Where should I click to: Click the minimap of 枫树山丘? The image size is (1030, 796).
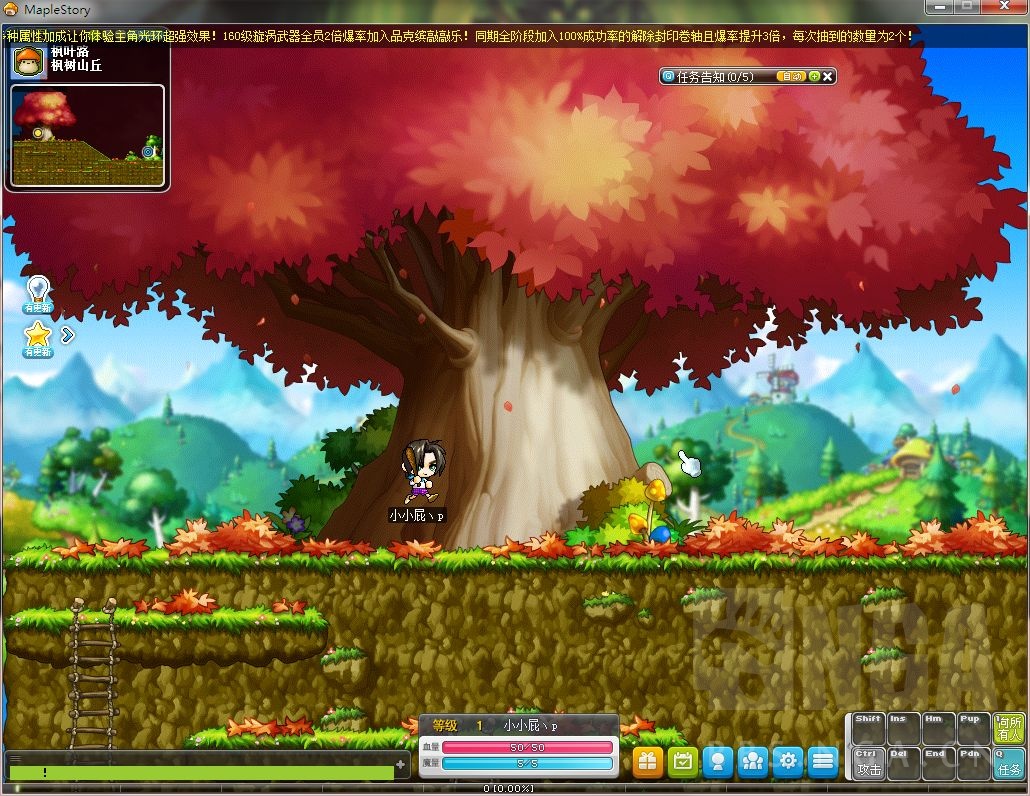coord(87,136)
